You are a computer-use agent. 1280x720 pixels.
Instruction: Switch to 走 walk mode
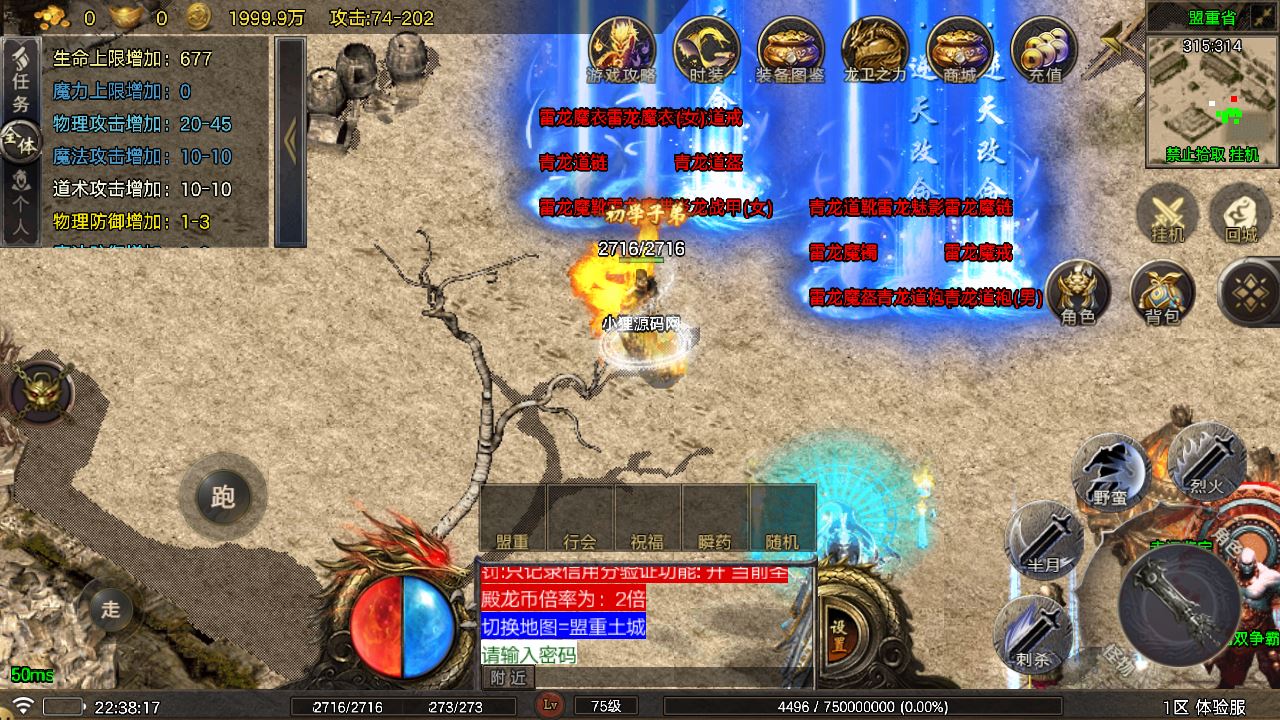coord(112,609)
